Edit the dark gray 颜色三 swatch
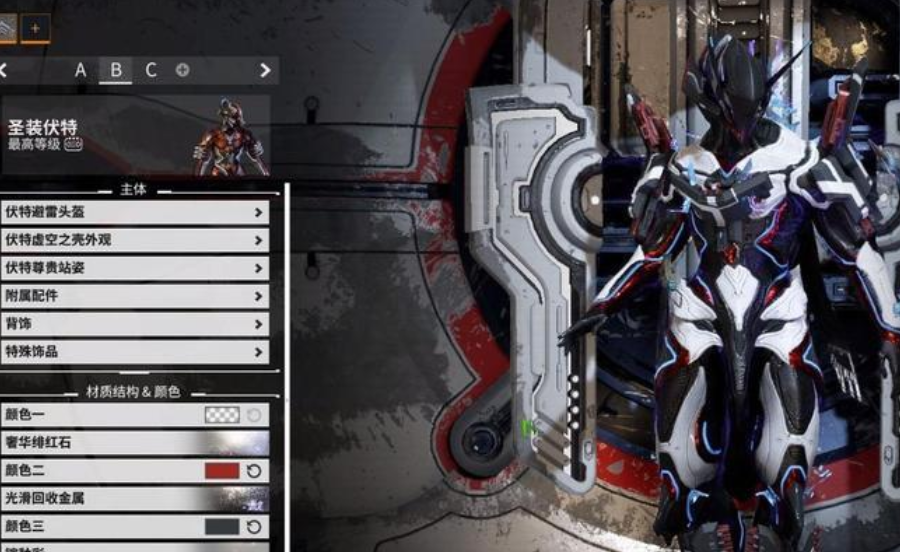This screenshot has width=900, height=552. point(222,526)
